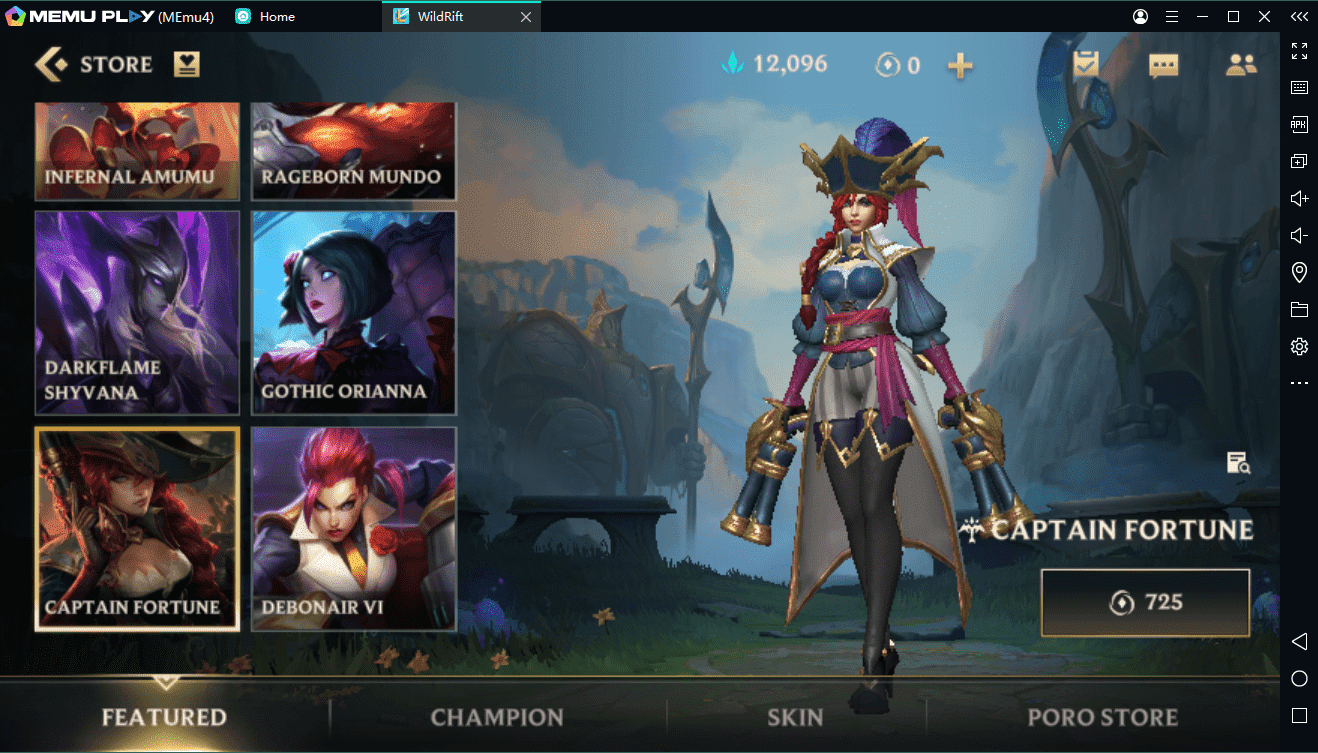
Task: View skin details with the magnifier icon
Action: 1238,463
